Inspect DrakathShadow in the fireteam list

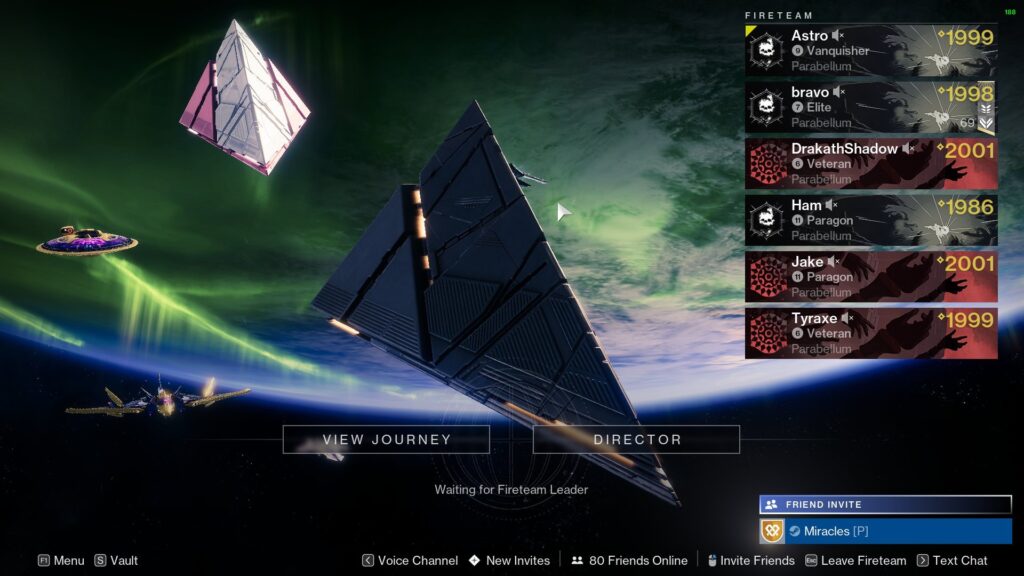tap(870, 164)
